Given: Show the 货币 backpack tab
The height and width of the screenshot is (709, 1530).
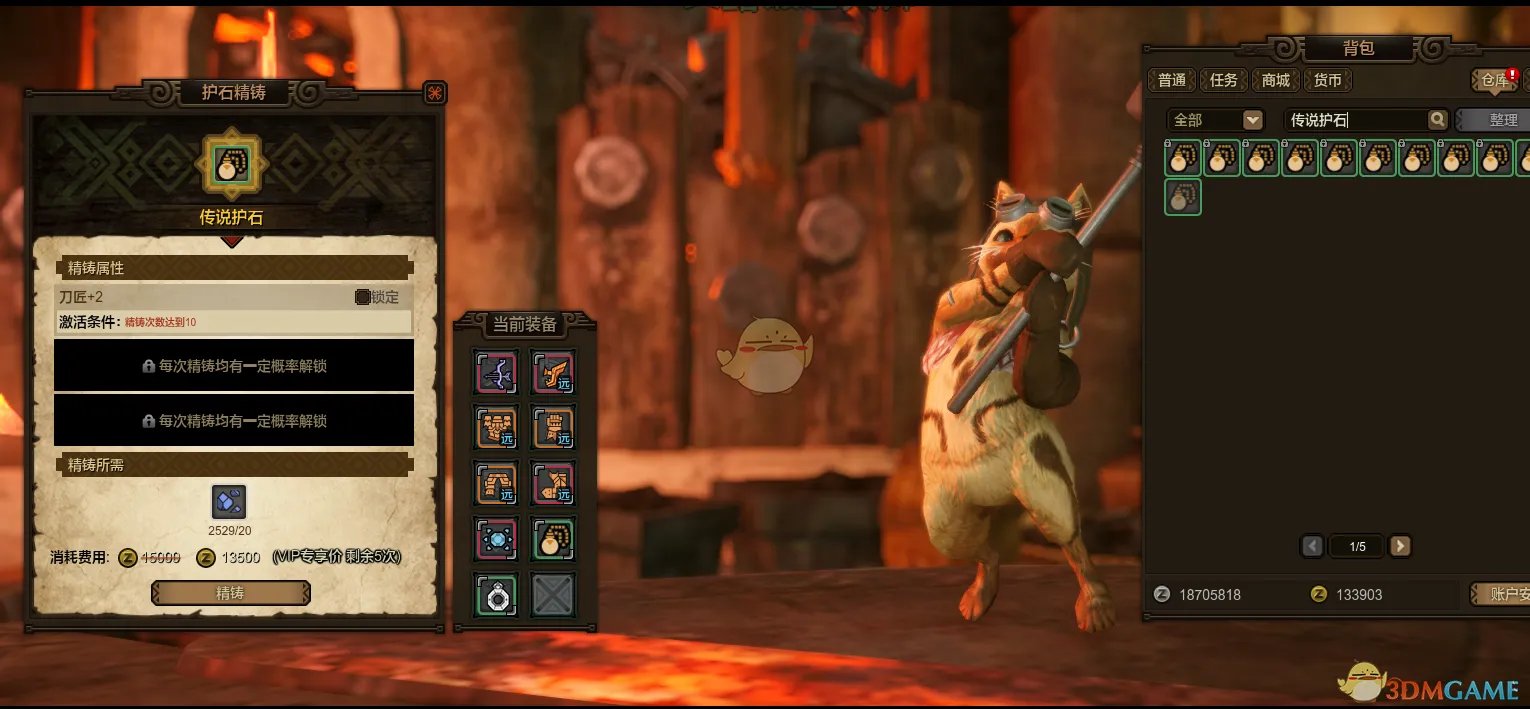Looking at the screenshot, I should pyautogui.click(x=1327, y=80).
